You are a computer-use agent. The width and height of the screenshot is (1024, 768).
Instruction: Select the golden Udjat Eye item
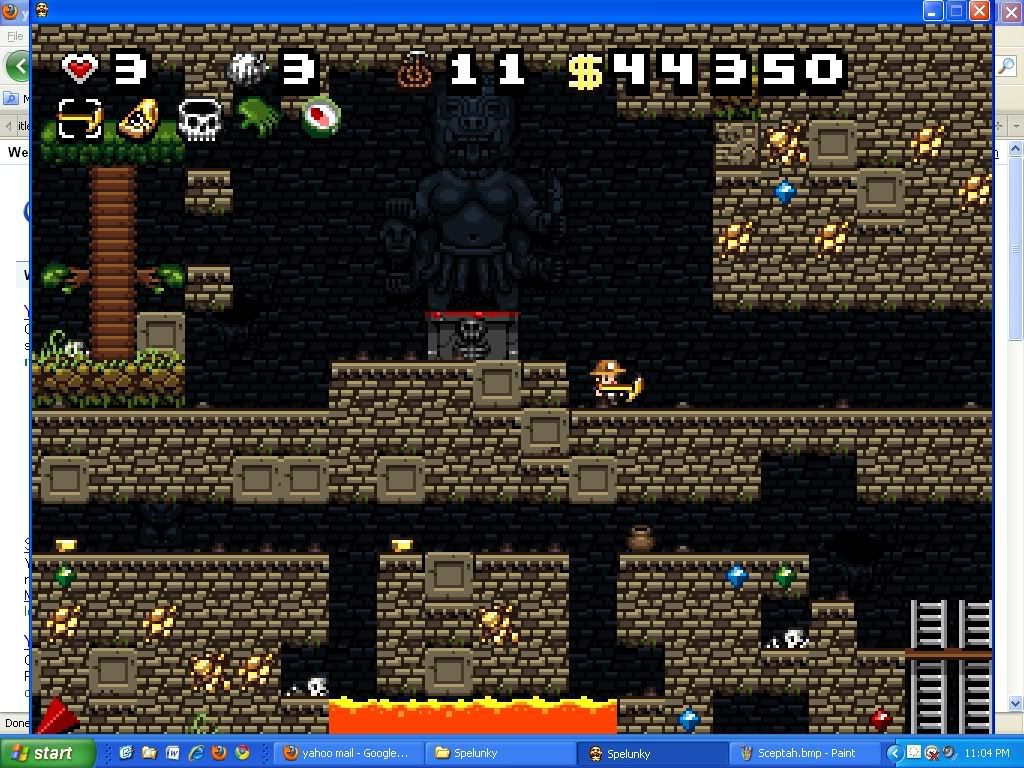(139, 119)
